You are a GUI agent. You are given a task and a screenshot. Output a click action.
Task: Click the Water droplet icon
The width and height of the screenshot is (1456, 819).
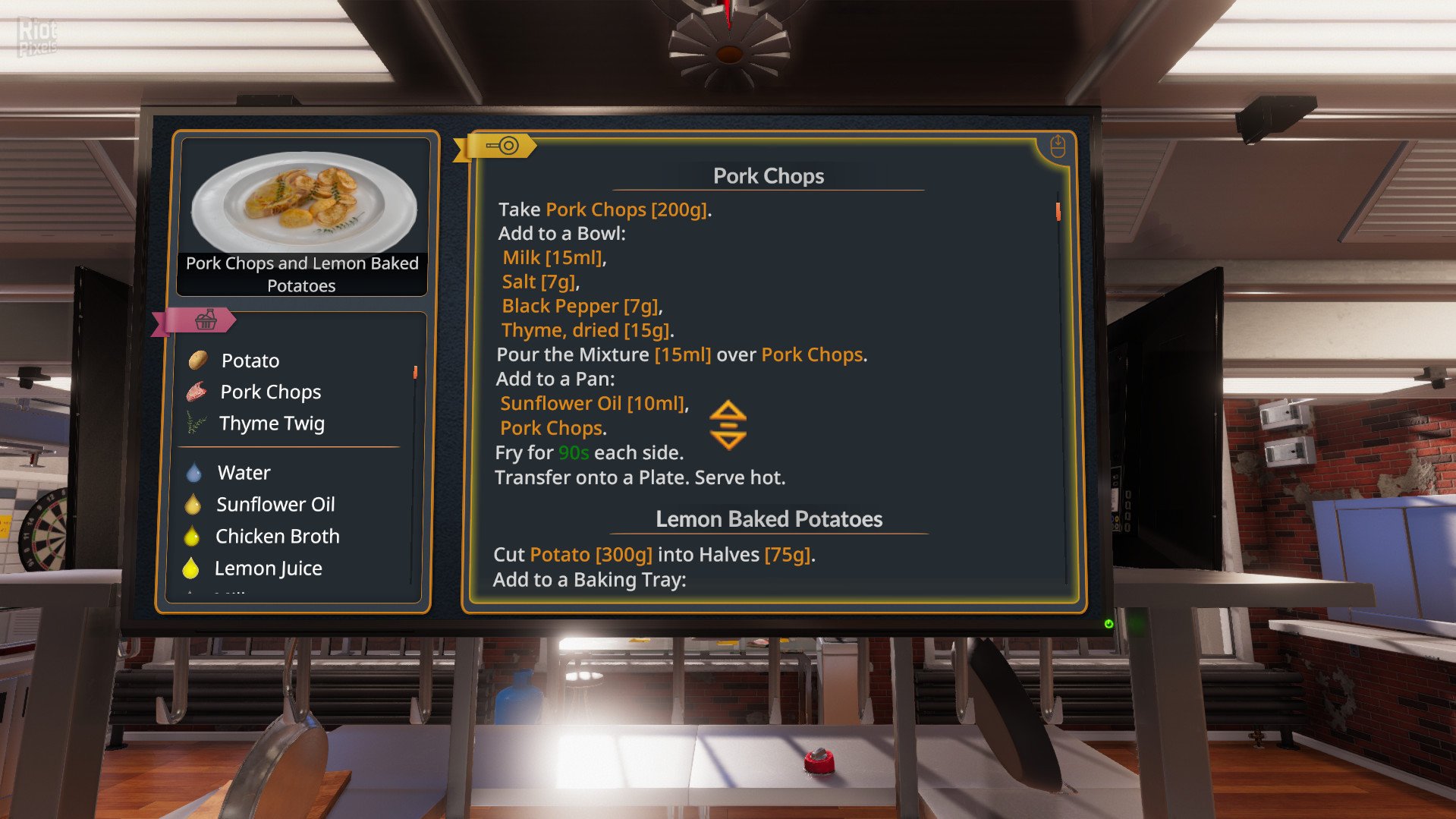(193, 471)
